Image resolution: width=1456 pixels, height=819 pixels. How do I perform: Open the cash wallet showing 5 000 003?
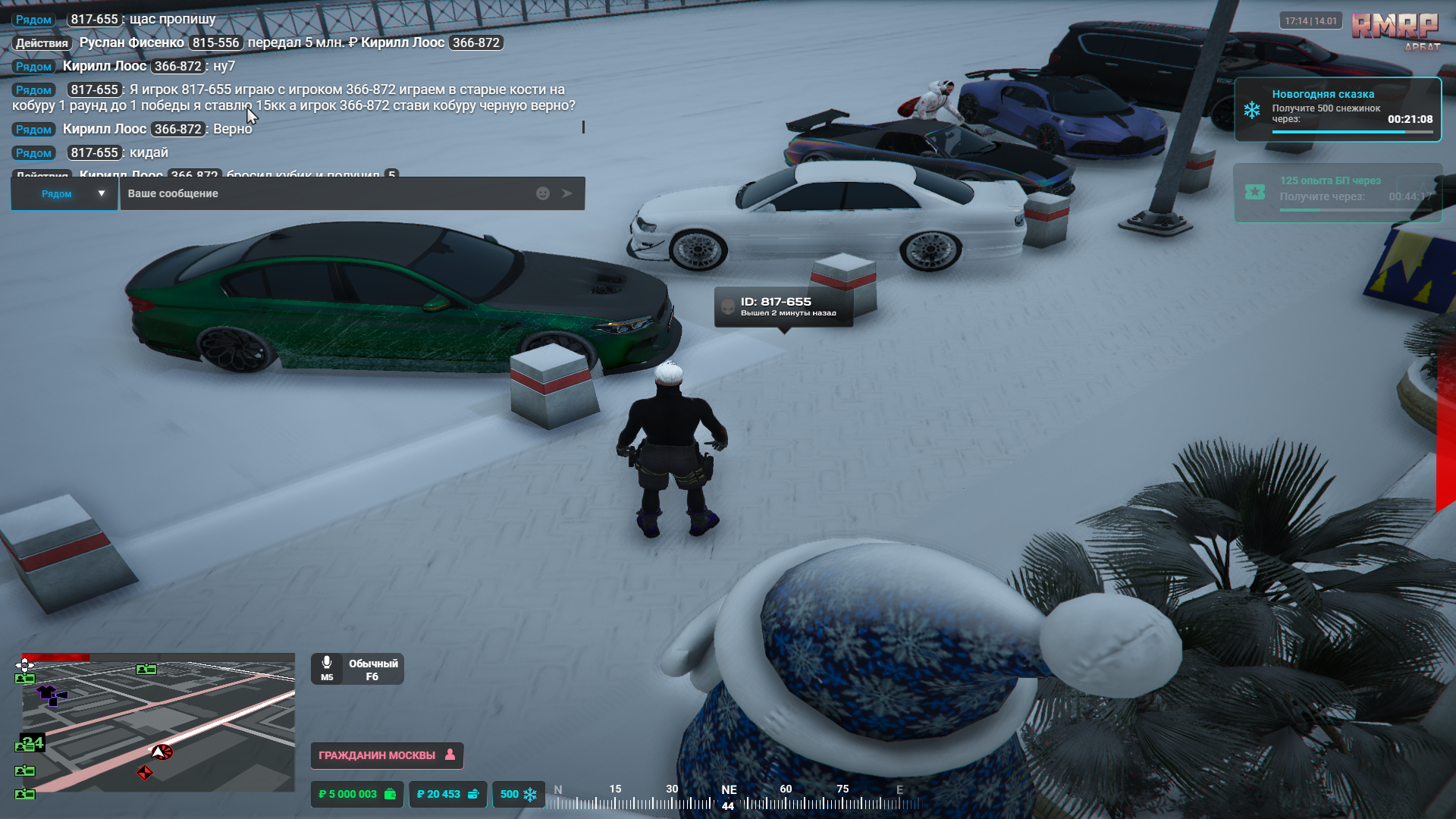357,794
